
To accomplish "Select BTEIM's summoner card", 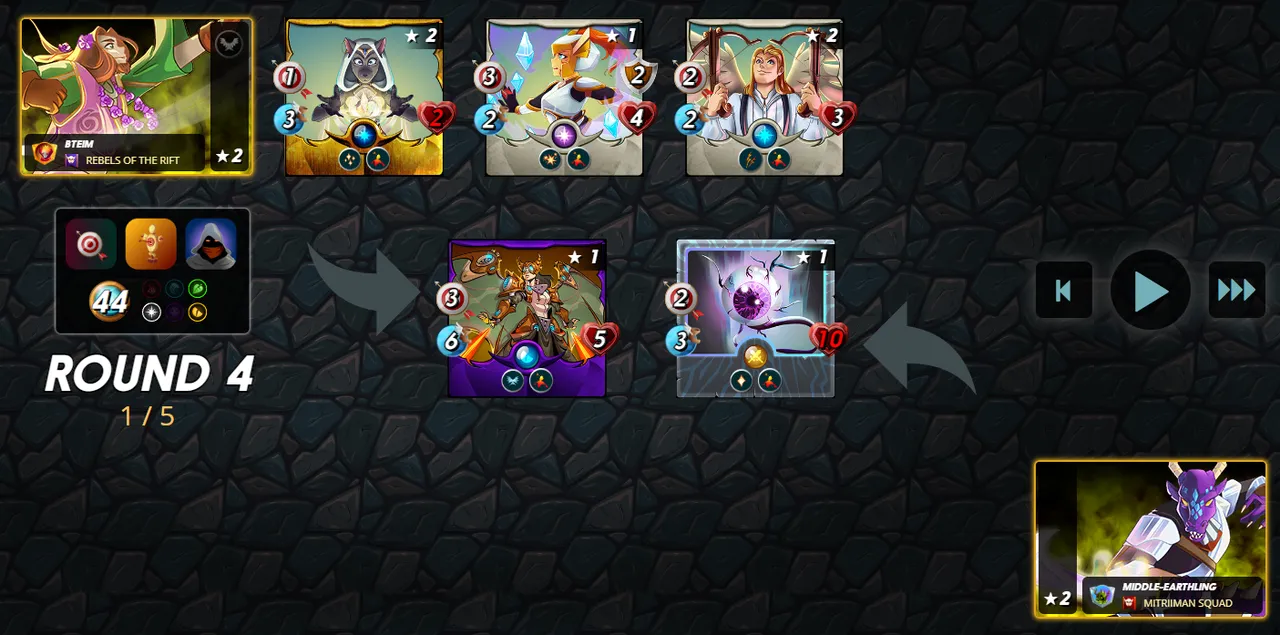I will (x=136, y=96).
